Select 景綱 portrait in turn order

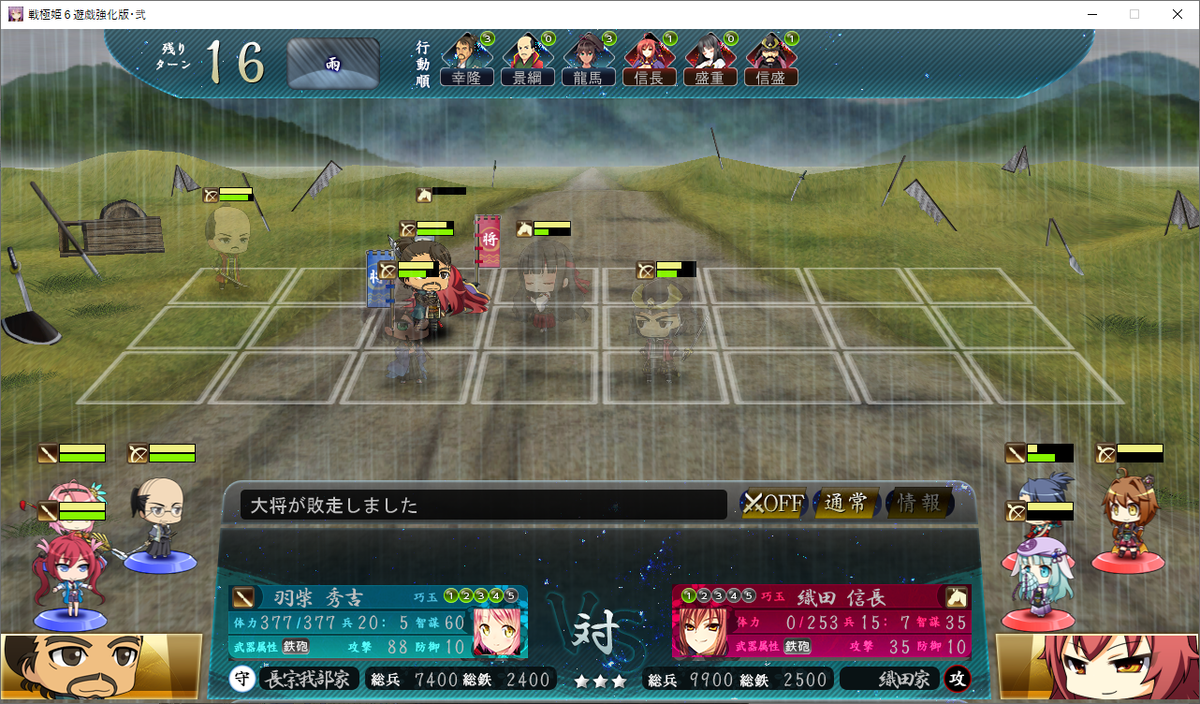(x=527, y=60)
